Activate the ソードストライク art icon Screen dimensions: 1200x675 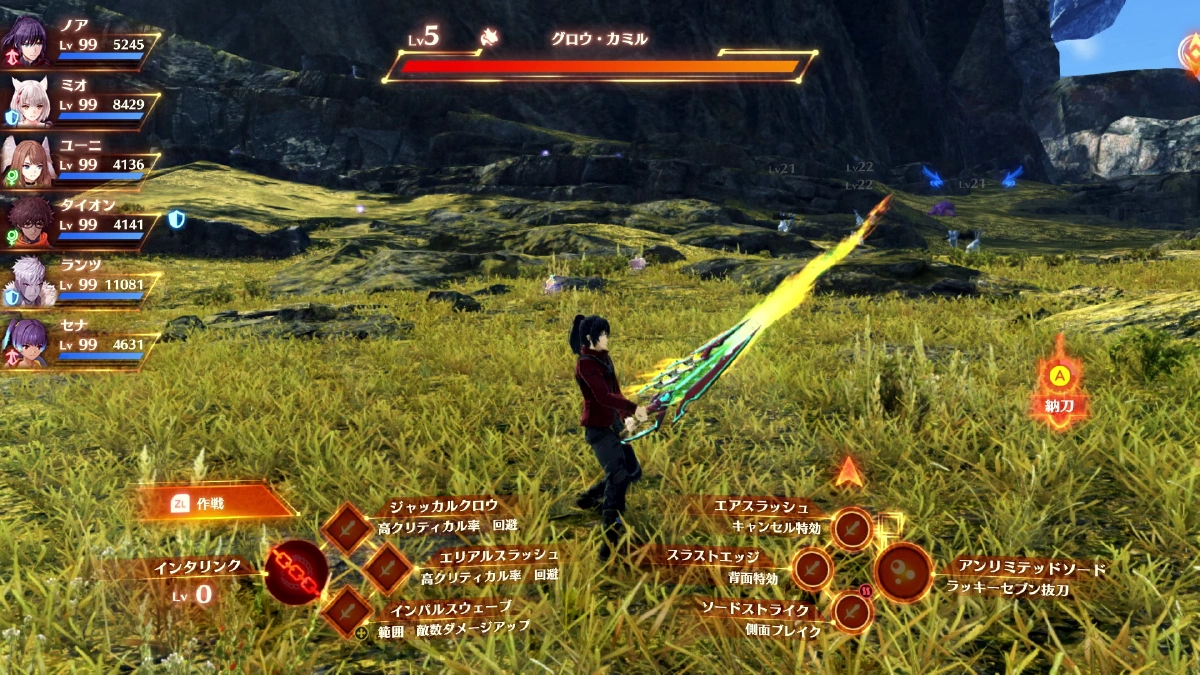click(x=852, y=611)
